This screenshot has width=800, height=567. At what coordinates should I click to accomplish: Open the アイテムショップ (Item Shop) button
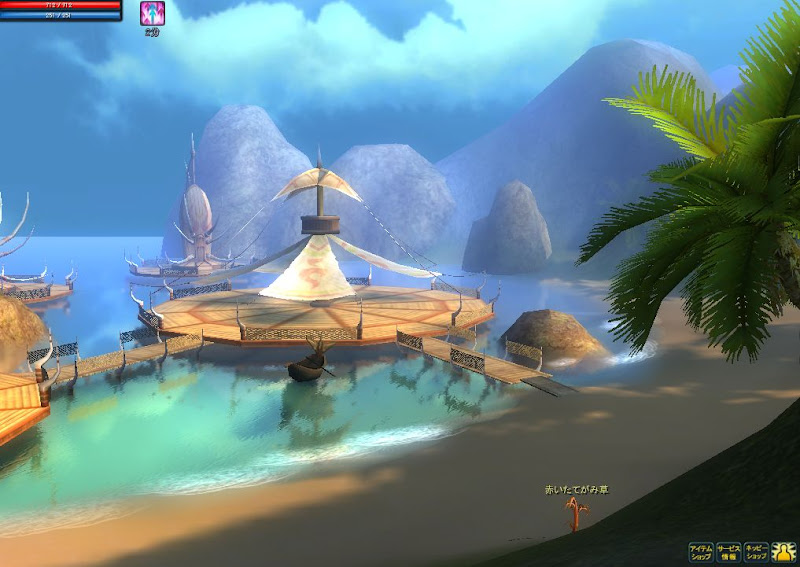pos(700,552)
